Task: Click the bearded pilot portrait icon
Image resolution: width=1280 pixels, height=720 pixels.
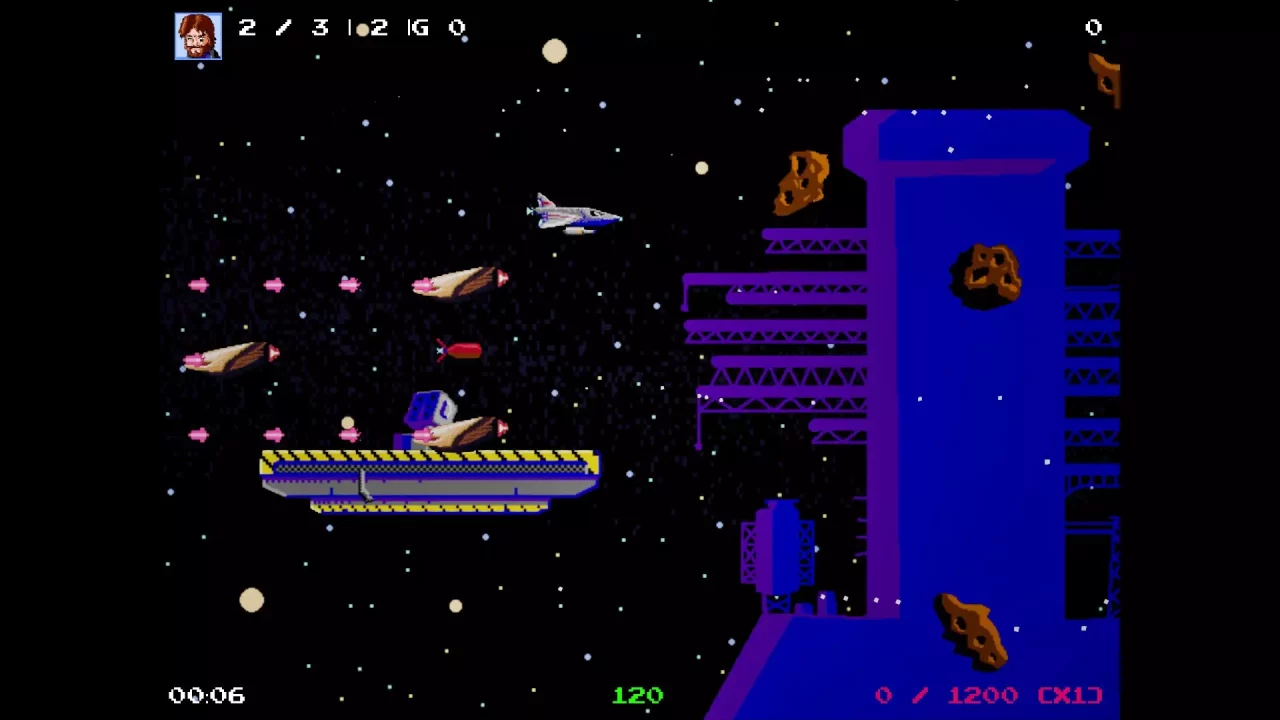Action: click(198, 36)
